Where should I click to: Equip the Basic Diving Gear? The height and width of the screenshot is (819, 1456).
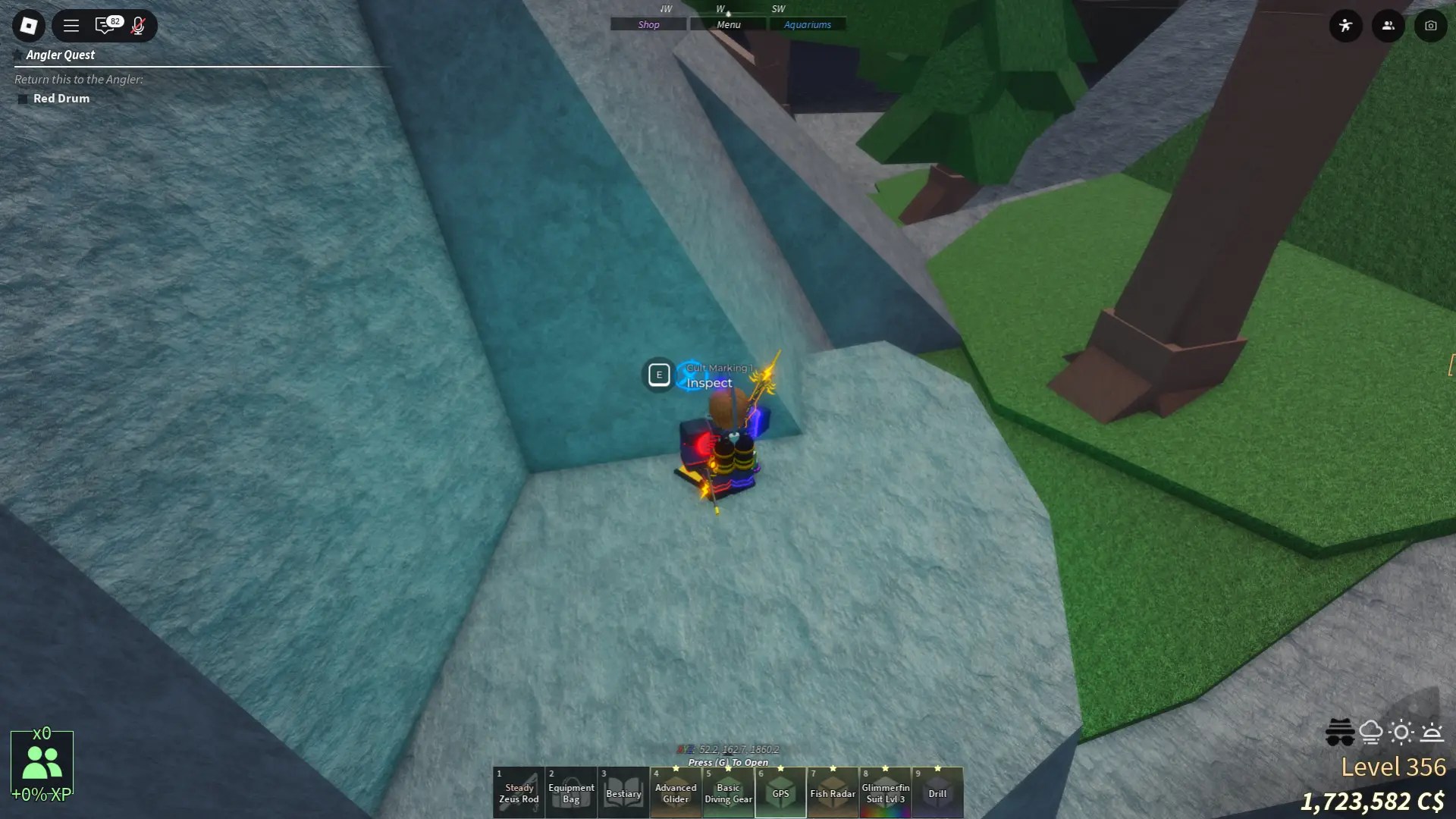[727, 792]
